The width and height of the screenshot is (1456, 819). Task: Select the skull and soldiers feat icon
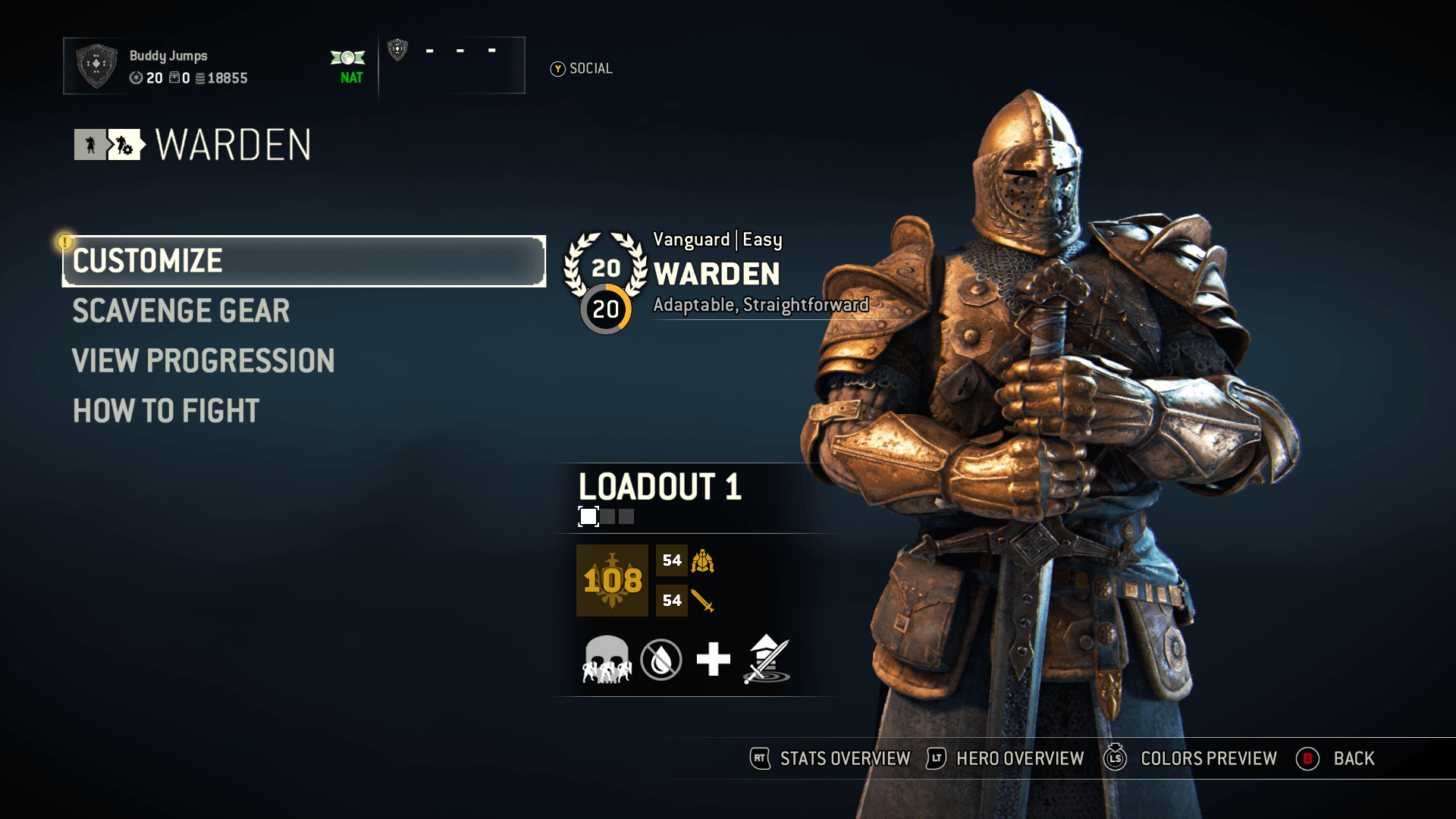coord(607,660)
